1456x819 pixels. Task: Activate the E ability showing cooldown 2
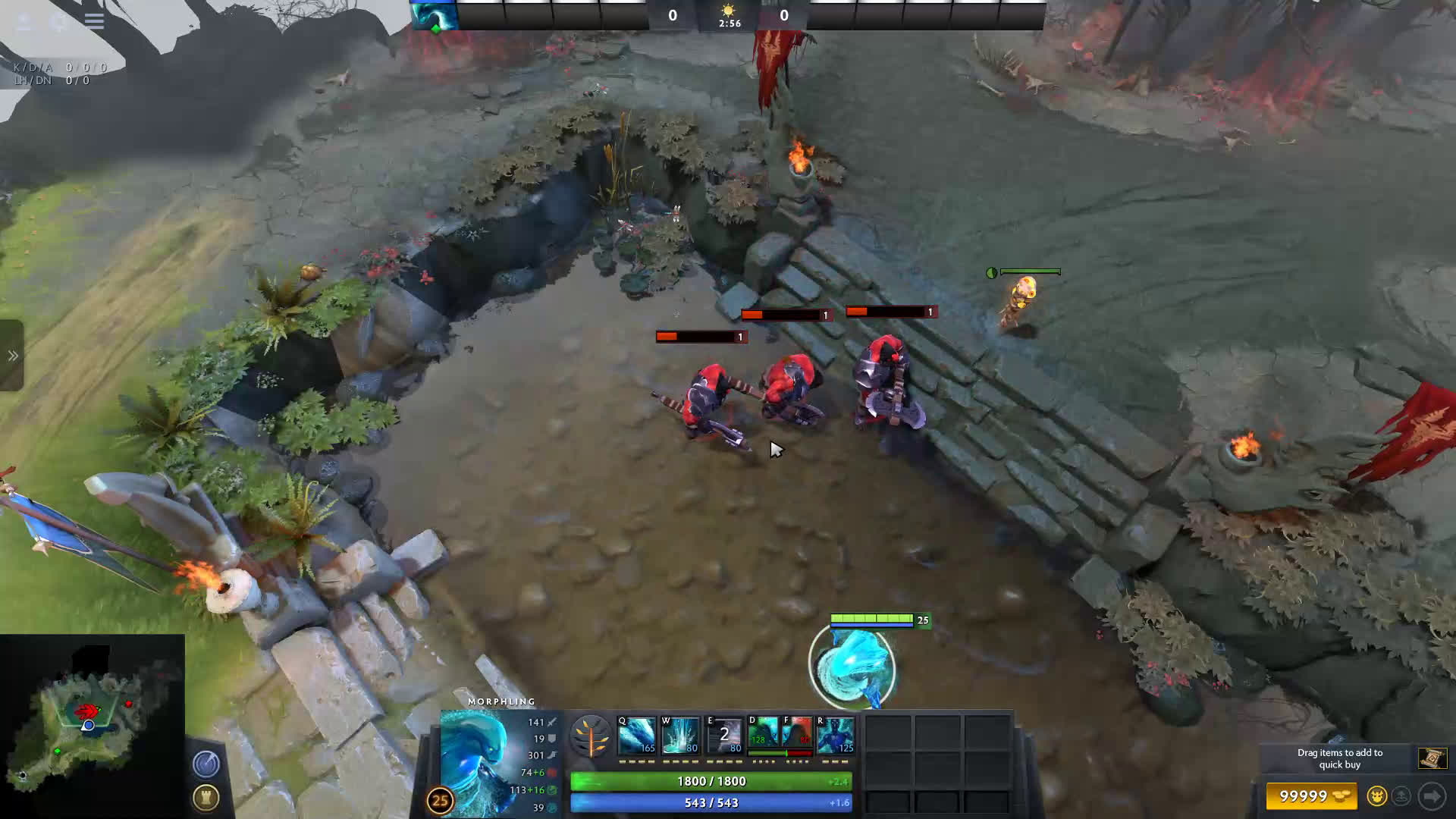pos(724,735)
